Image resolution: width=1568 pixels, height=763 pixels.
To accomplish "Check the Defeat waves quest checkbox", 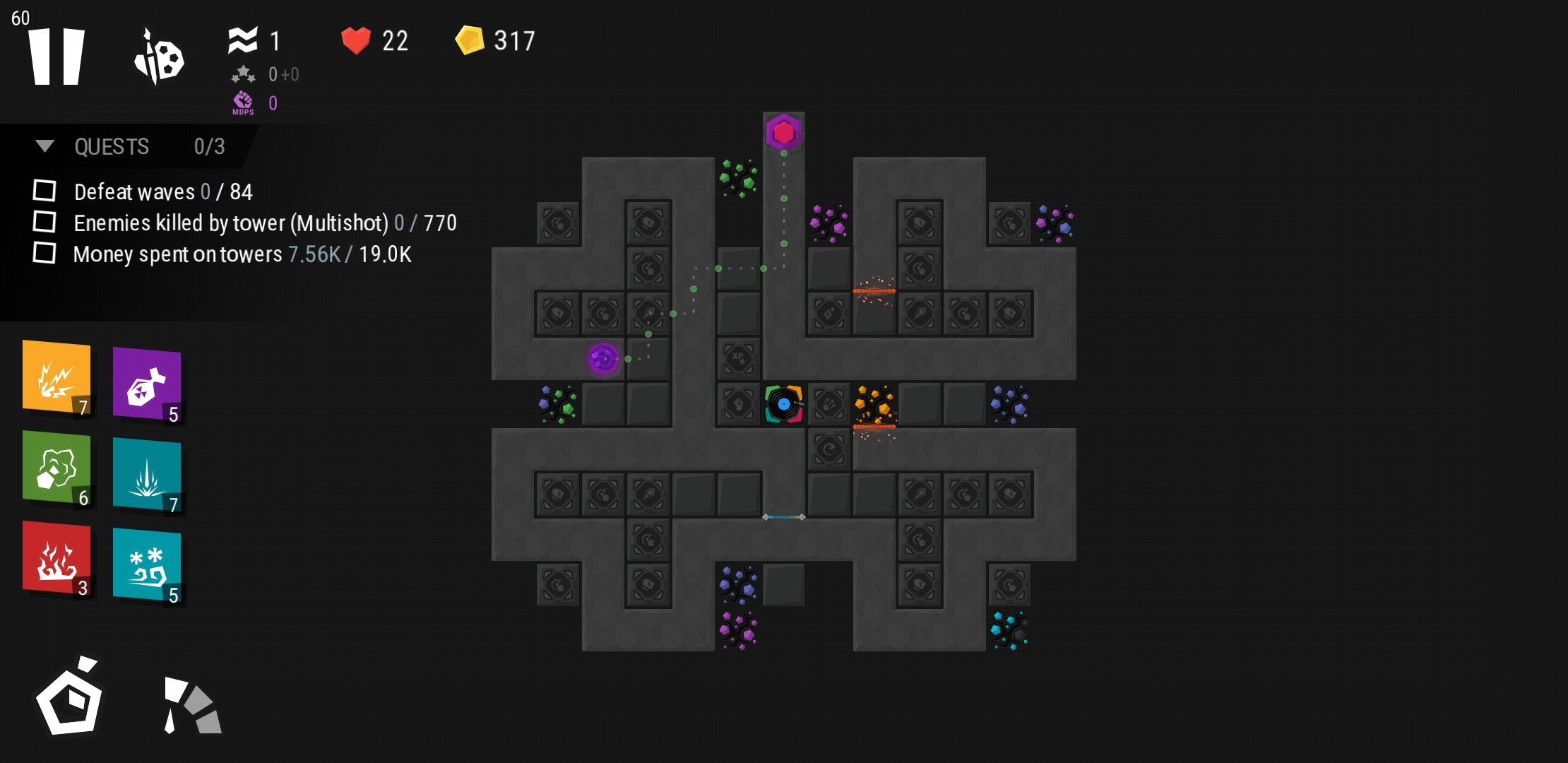I will [x=44, y=191].
